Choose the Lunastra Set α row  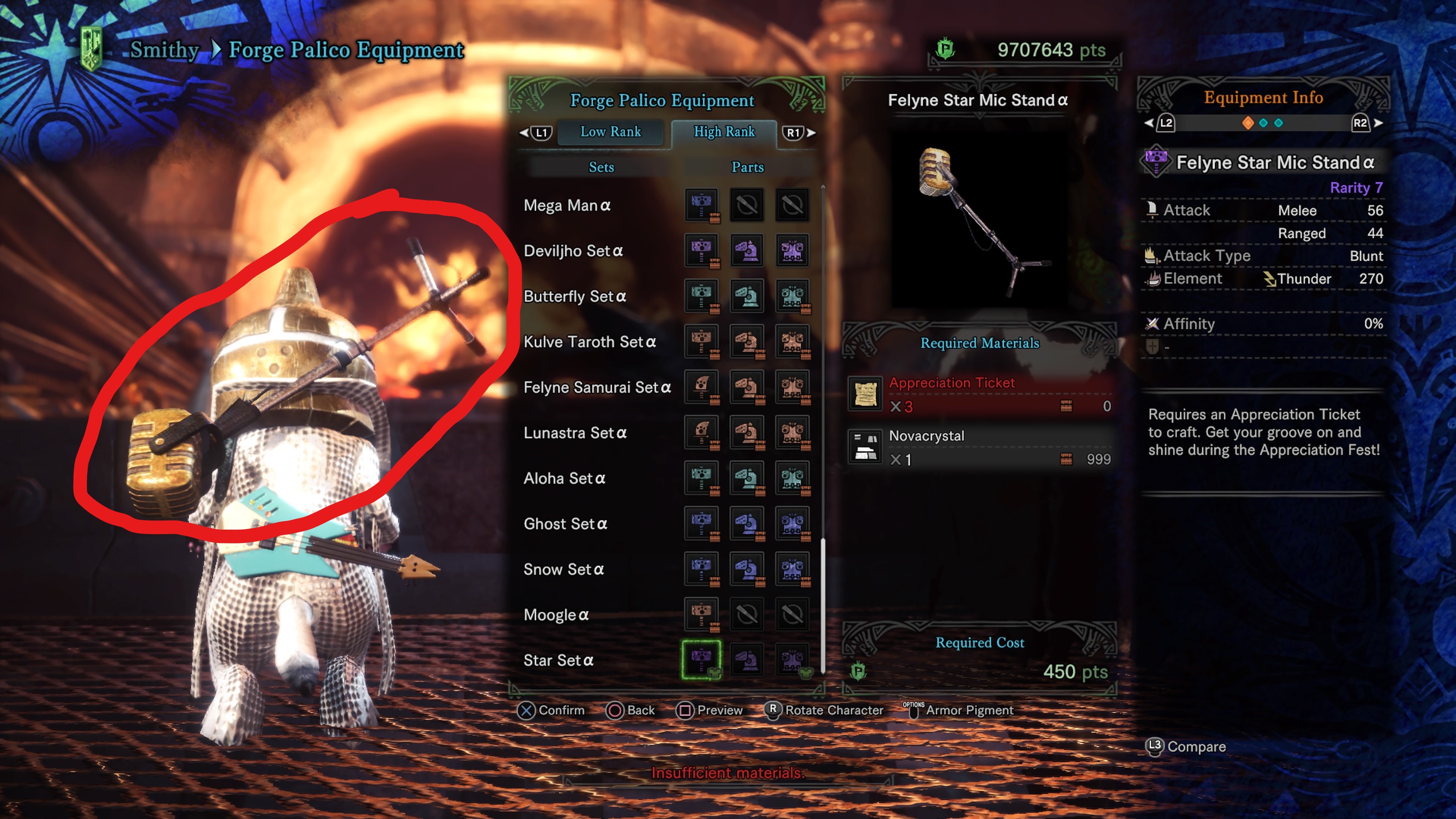(575, 433)
